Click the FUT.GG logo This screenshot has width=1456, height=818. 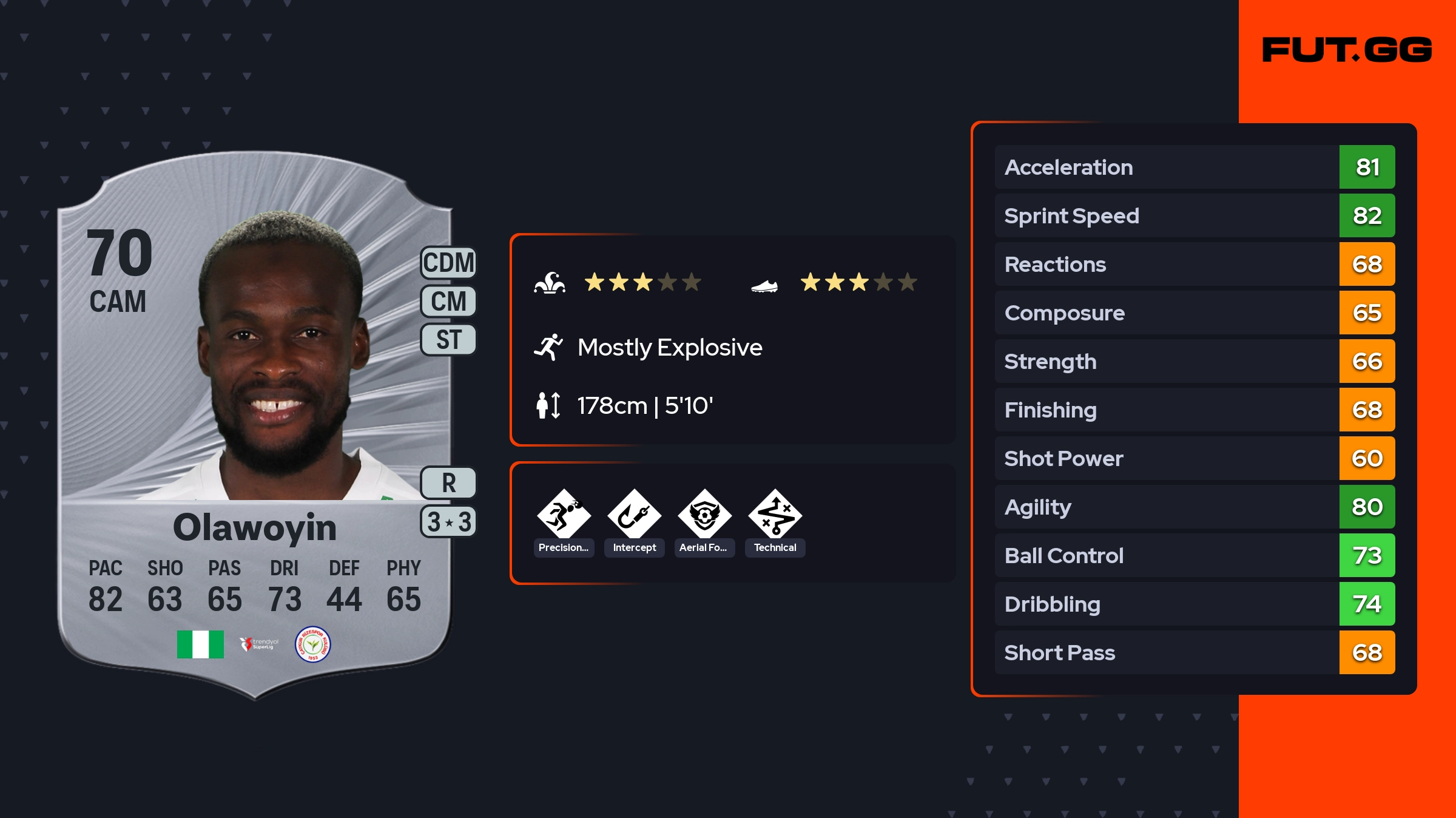coord(1347,50)
